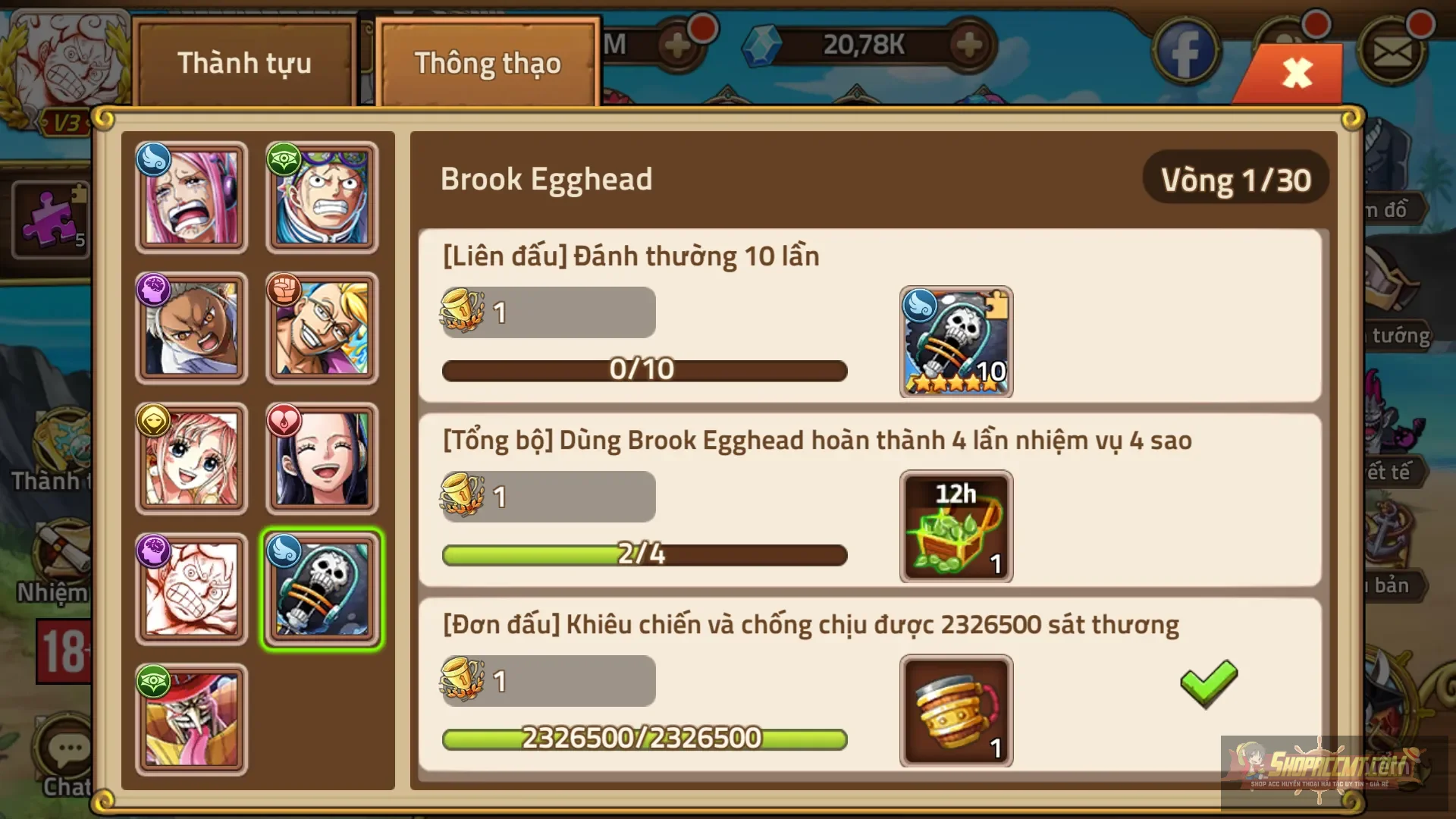This screenshot has width=1456, height=819.
Task: Select the Smoker character portrait
Action: pos(191,328)
